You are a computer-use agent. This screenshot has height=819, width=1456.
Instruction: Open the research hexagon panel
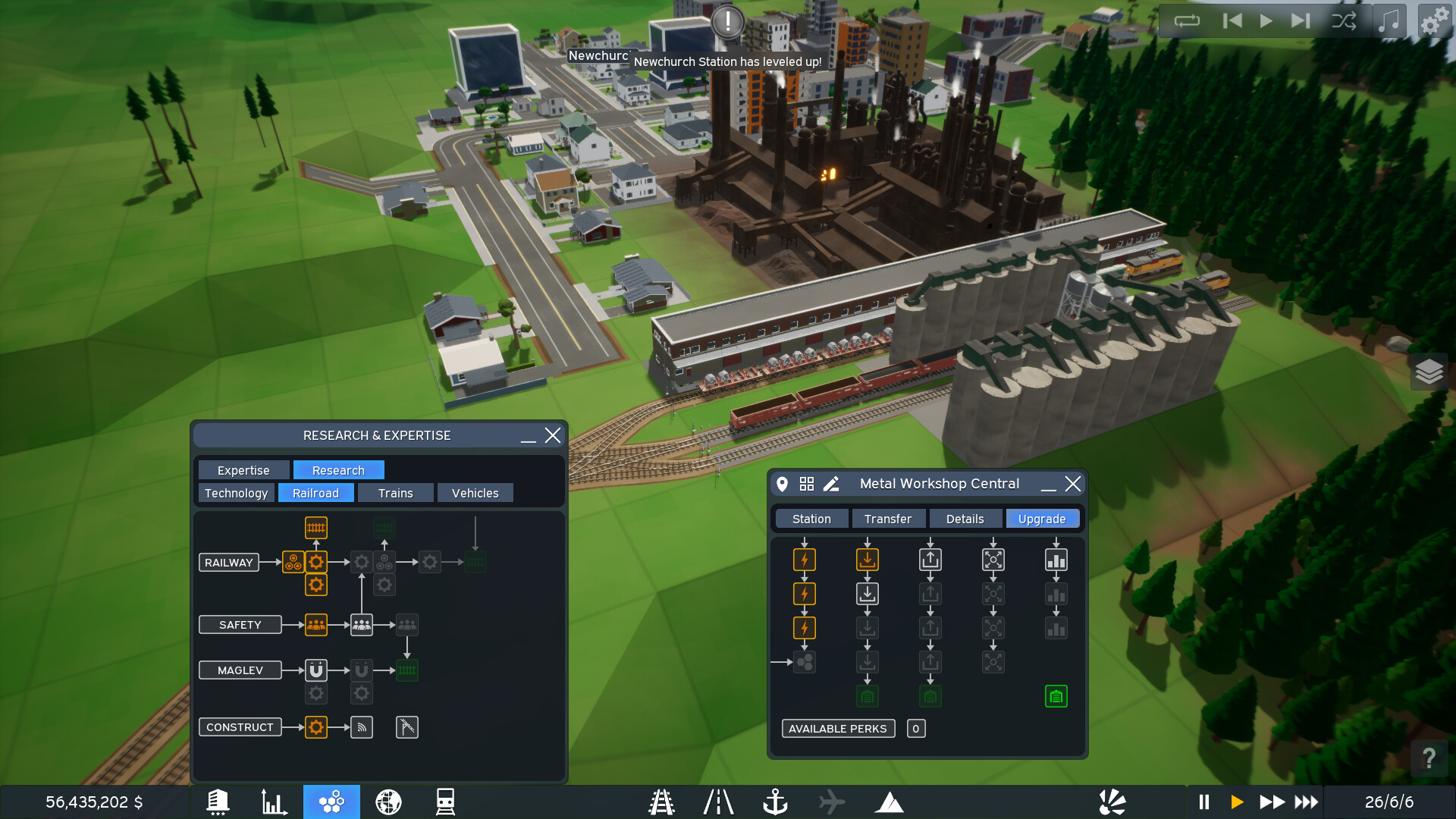[x=331, y=801]
